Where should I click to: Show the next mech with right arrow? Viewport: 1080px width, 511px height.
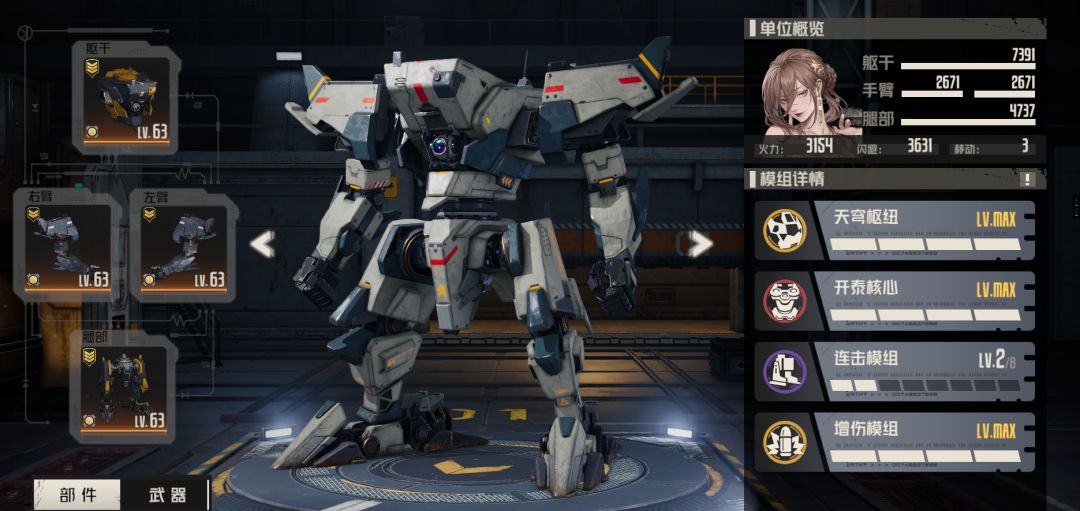701,243
